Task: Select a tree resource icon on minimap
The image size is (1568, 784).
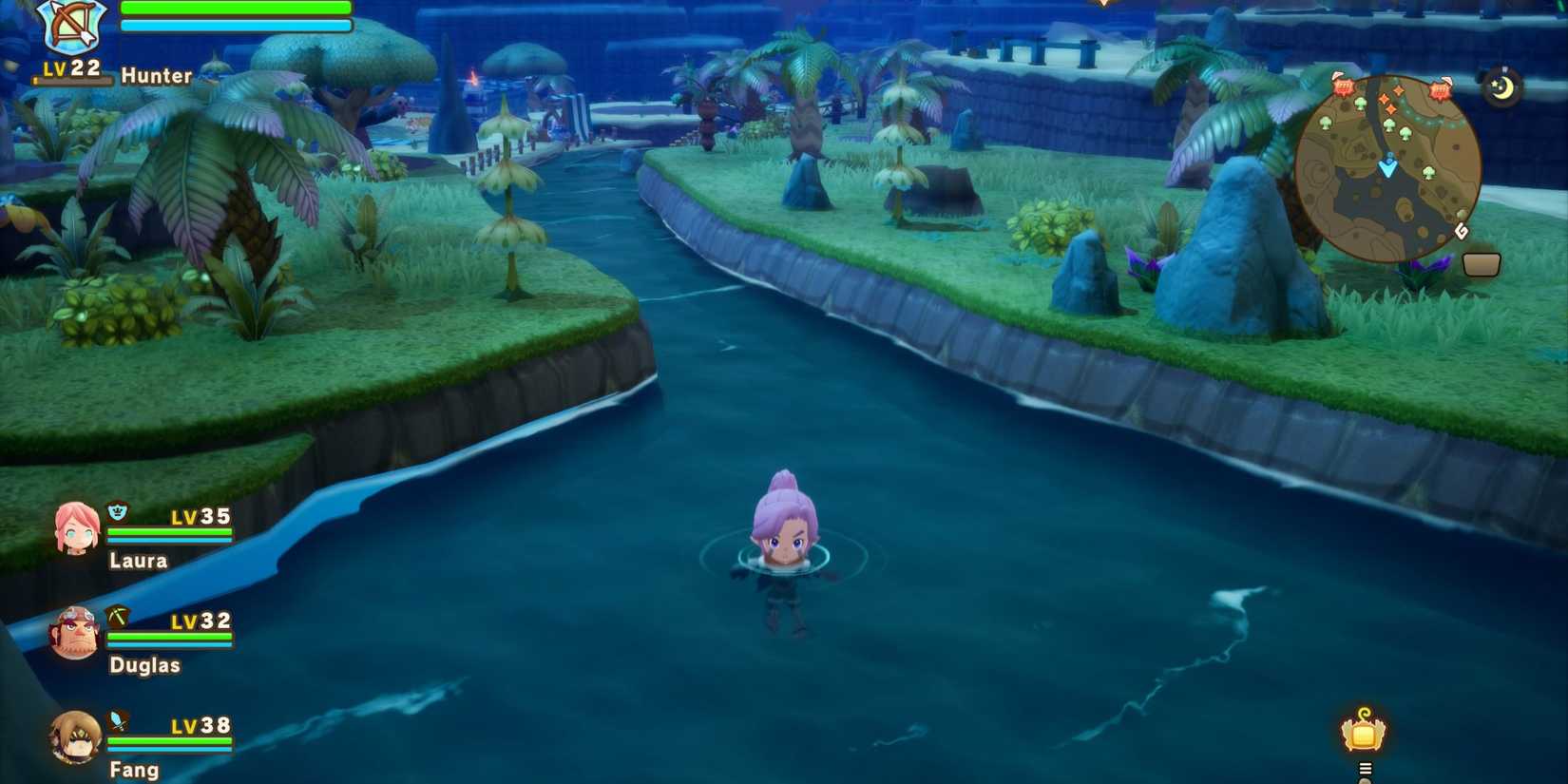Action: click(1361, 102)
